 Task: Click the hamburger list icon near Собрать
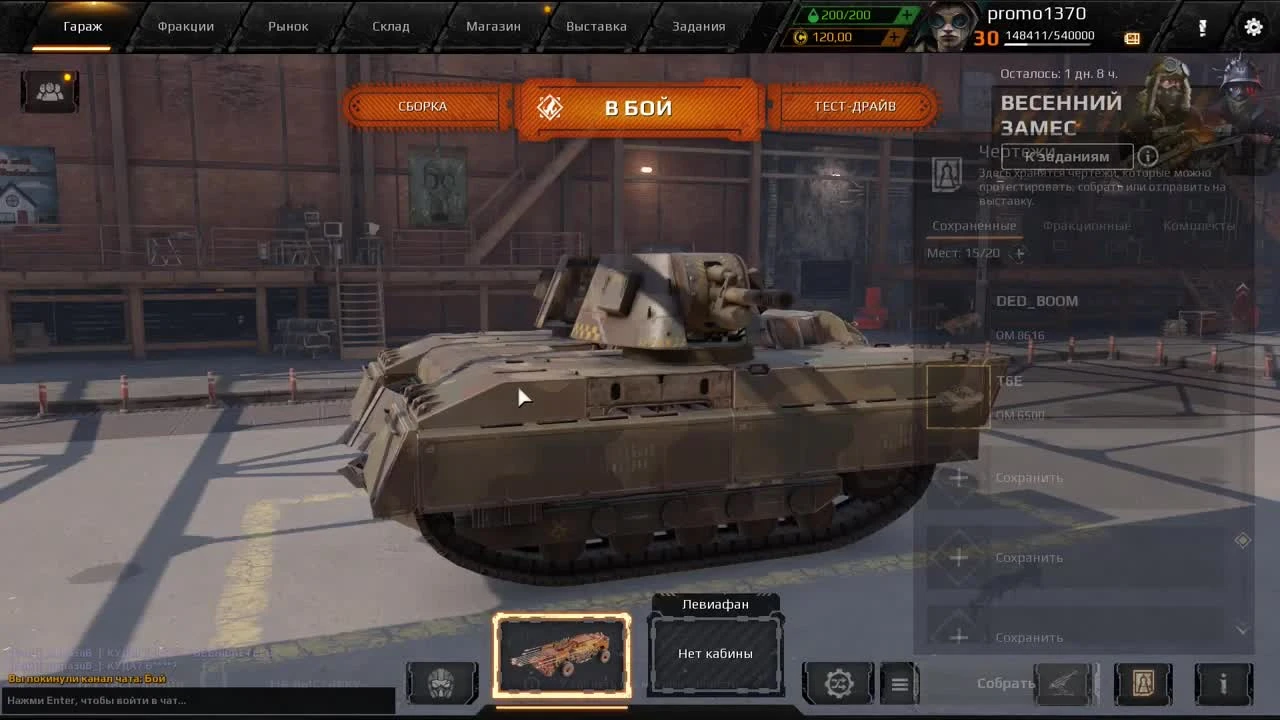899,683
